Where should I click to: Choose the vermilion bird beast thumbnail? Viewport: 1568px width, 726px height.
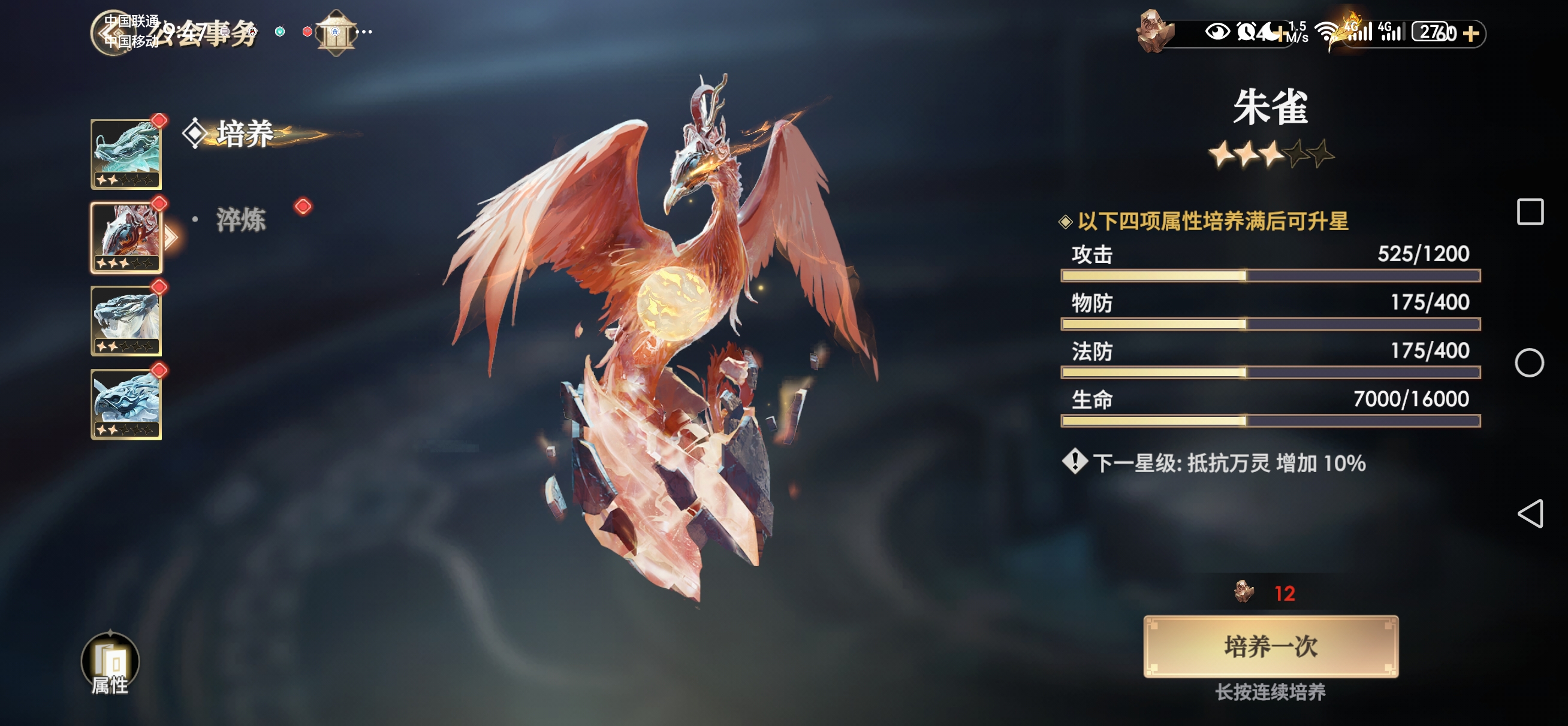point(126,237)
